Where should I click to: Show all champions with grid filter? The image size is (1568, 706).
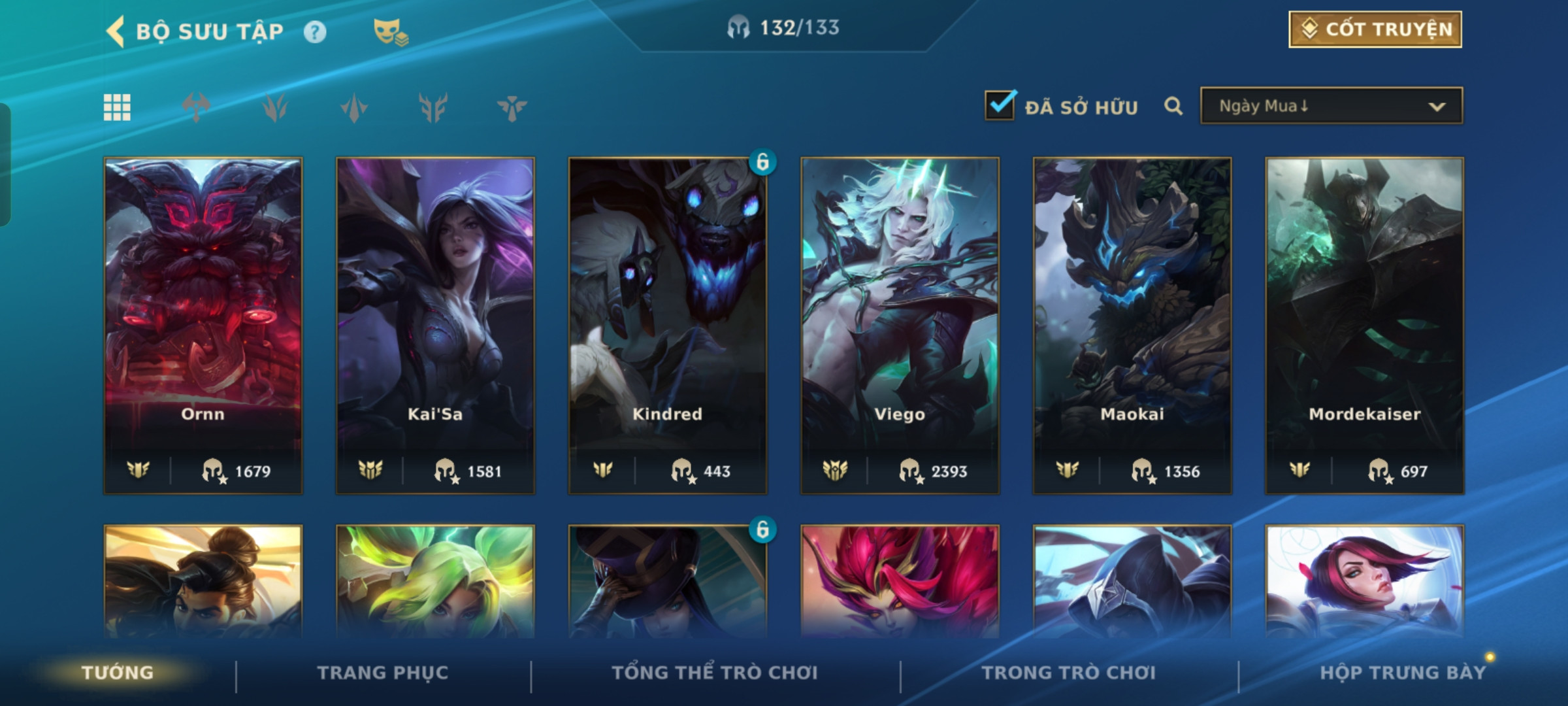(x=117, y=107)
